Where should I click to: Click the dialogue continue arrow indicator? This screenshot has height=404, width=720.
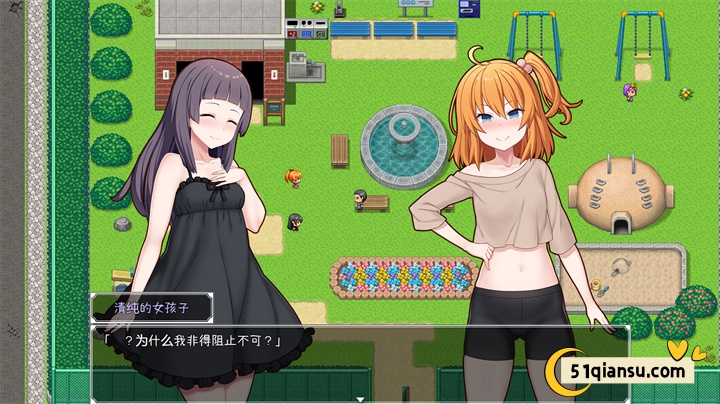pyautogui.click(x=360, y=399)
